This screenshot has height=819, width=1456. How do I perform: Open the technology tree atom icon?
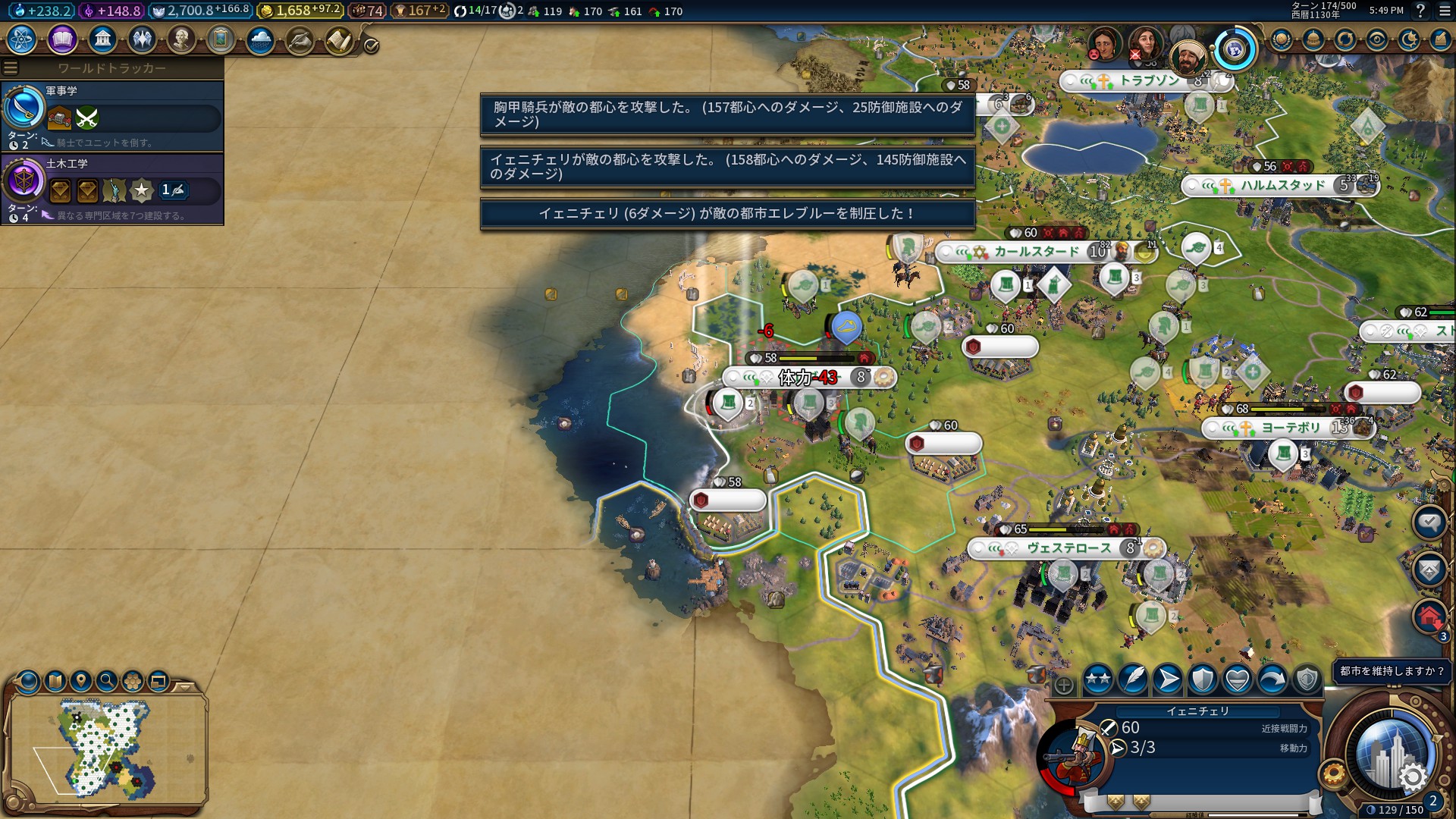coord(22,39)
